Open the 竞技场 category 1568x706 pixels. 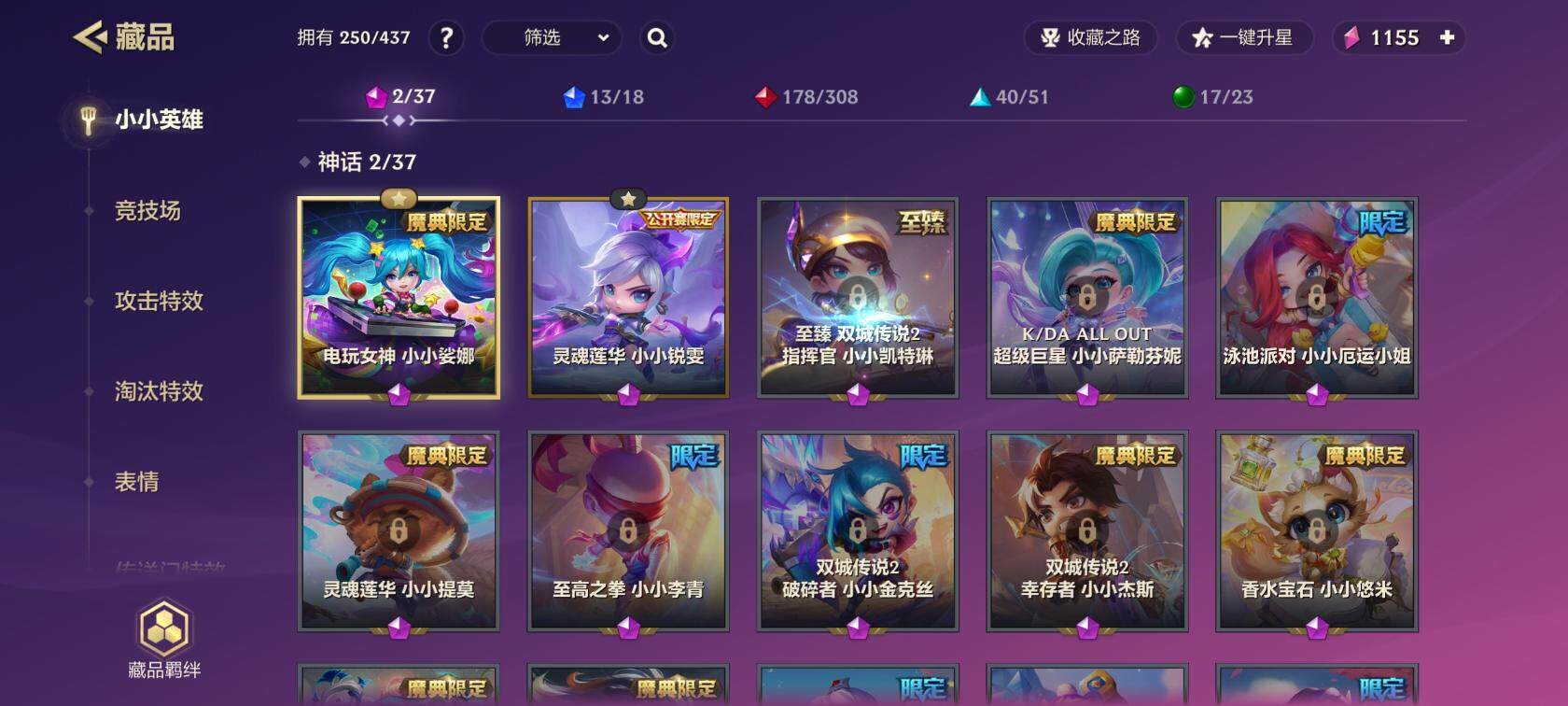click(147, 211)
